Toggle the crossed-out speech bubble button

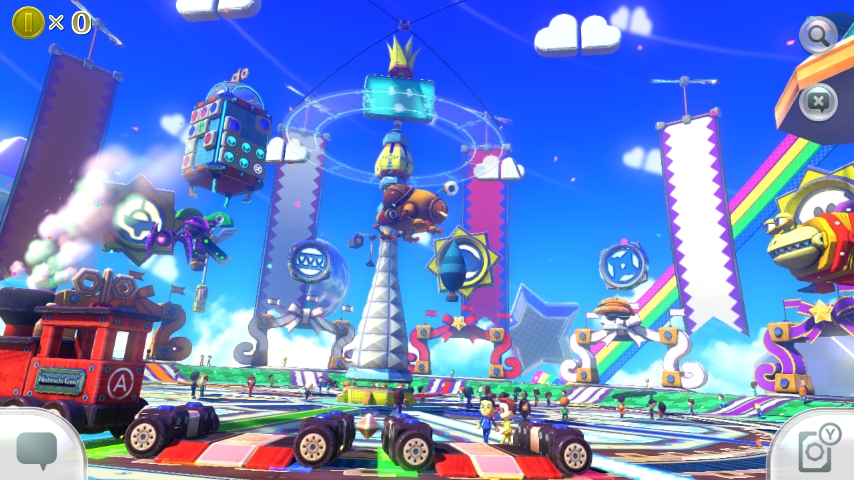(x=818, y=101)
